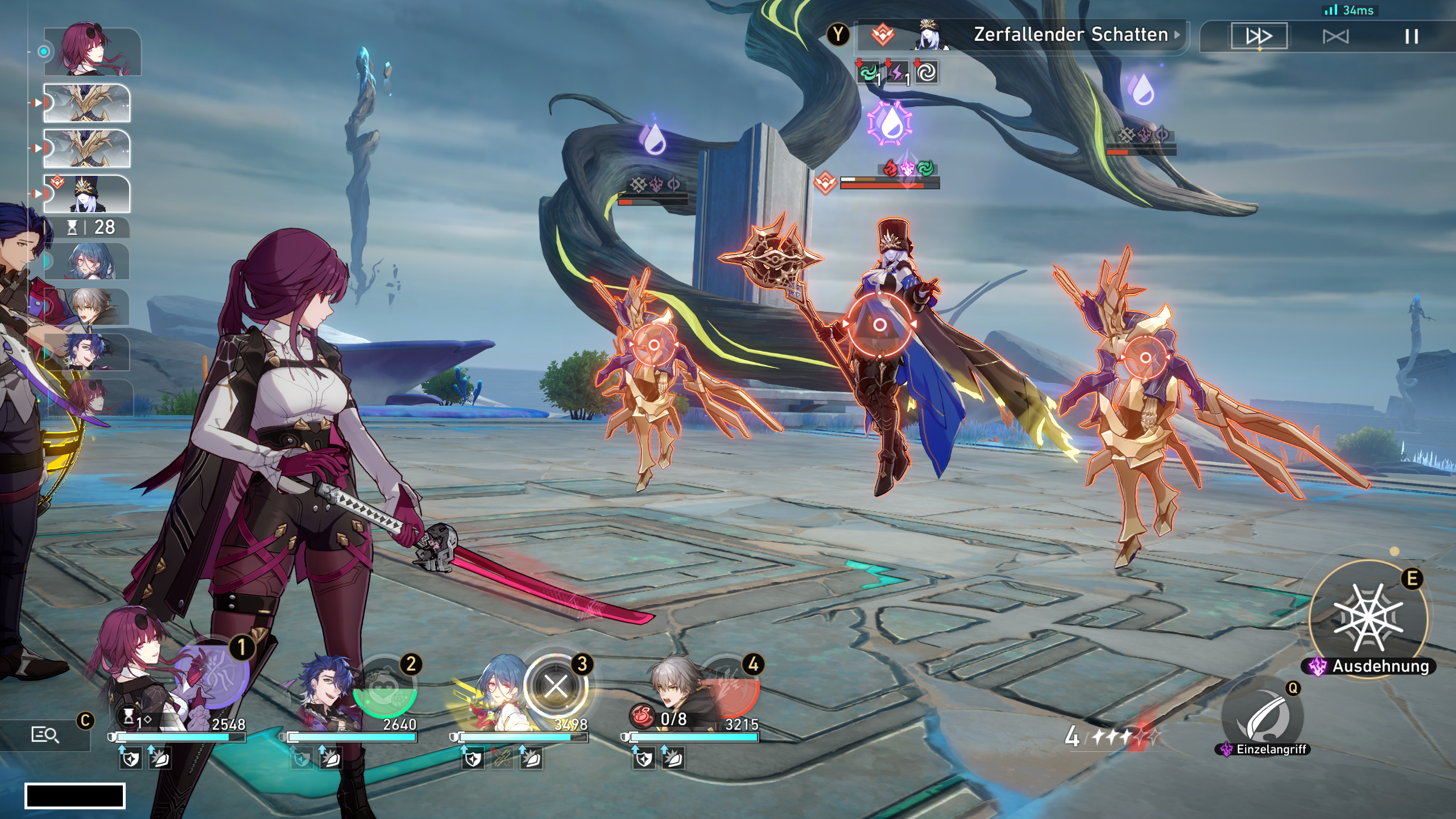Target the center boss enemy reticle

(x=879, y=325)
